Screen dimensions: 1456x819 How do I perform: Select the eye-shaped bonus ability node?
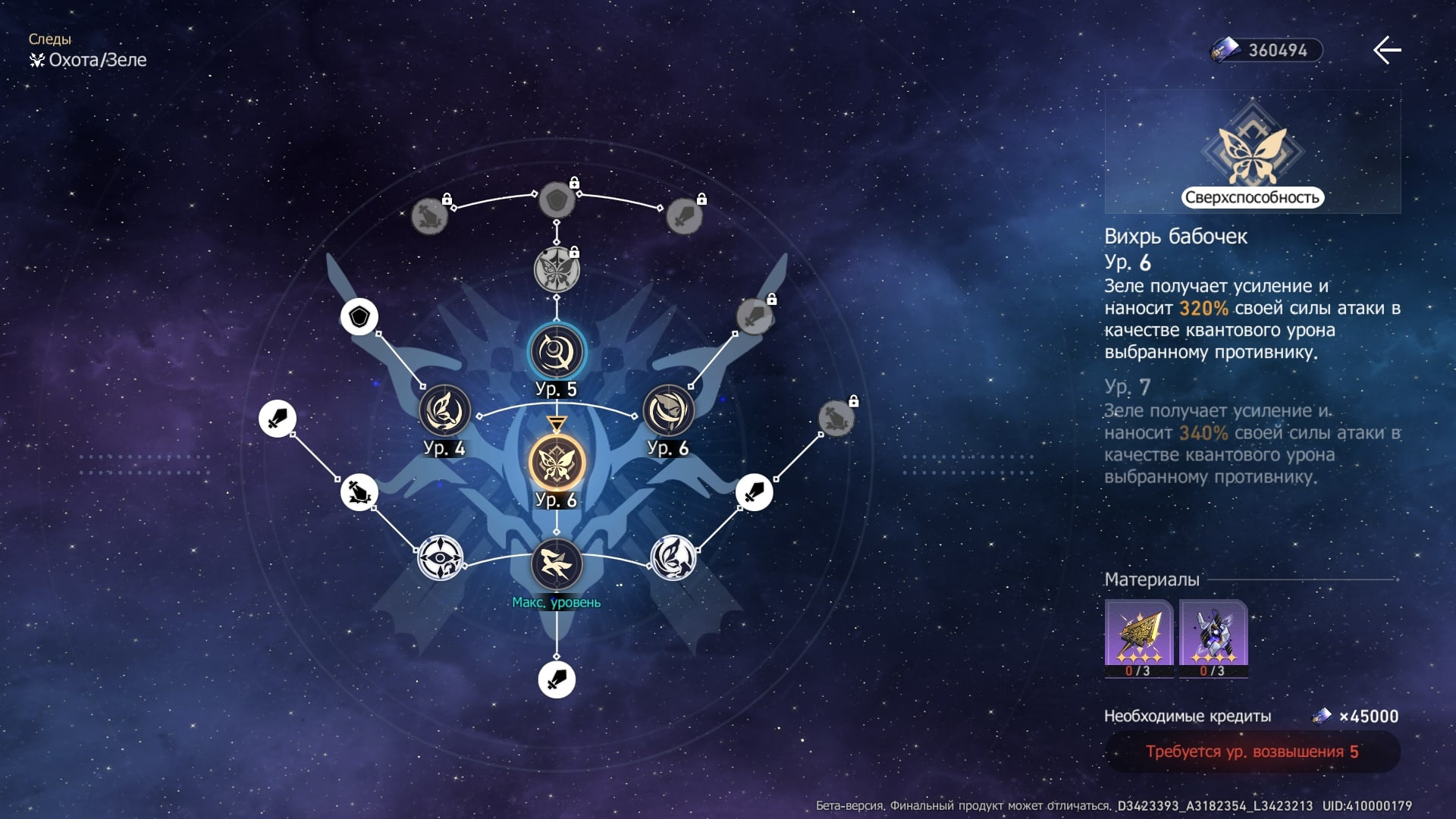pyautogui.click(x=441, y=559)
